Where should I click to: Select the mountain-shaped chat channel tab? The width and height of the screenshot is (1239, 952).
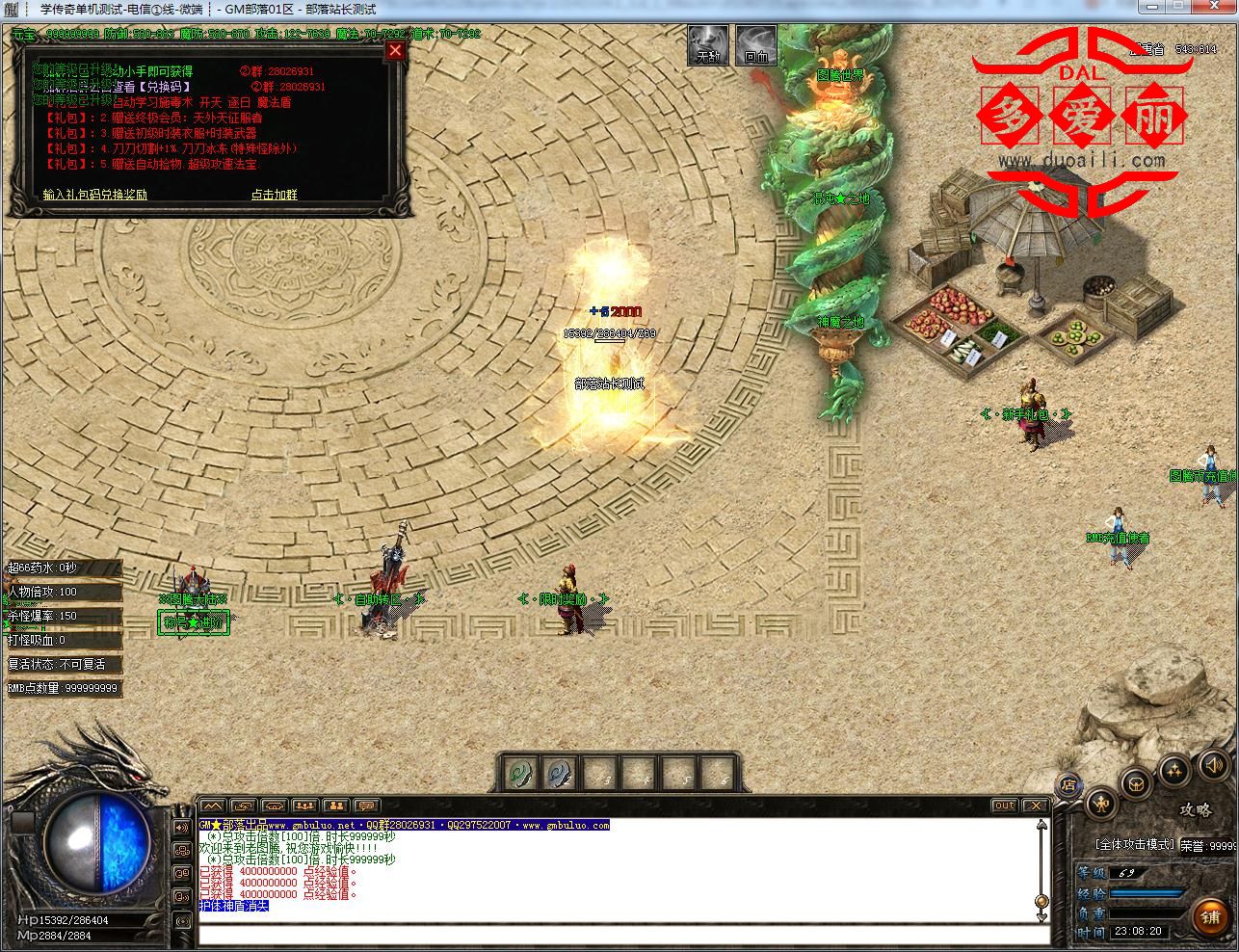pyautogui.click(x=212, y=806)
